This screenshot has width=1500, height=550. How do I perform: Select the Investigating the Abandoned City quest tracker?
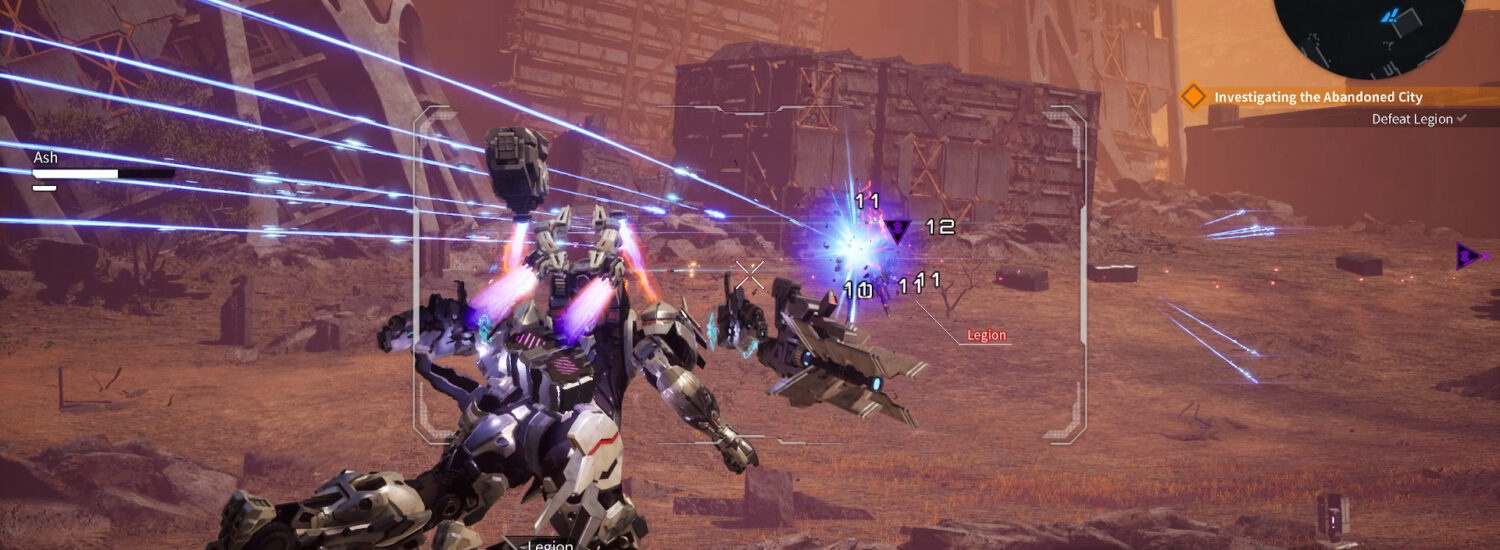pos(1317,97)
